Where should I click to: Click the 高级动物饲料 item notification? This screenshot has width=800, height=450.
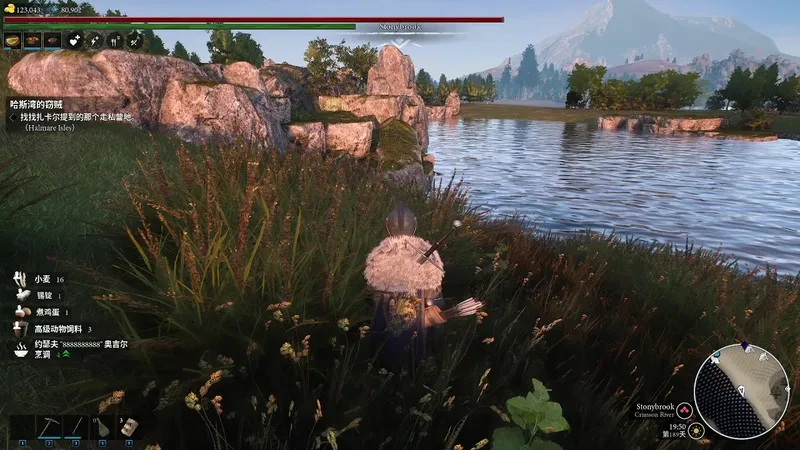pos(55,329)
